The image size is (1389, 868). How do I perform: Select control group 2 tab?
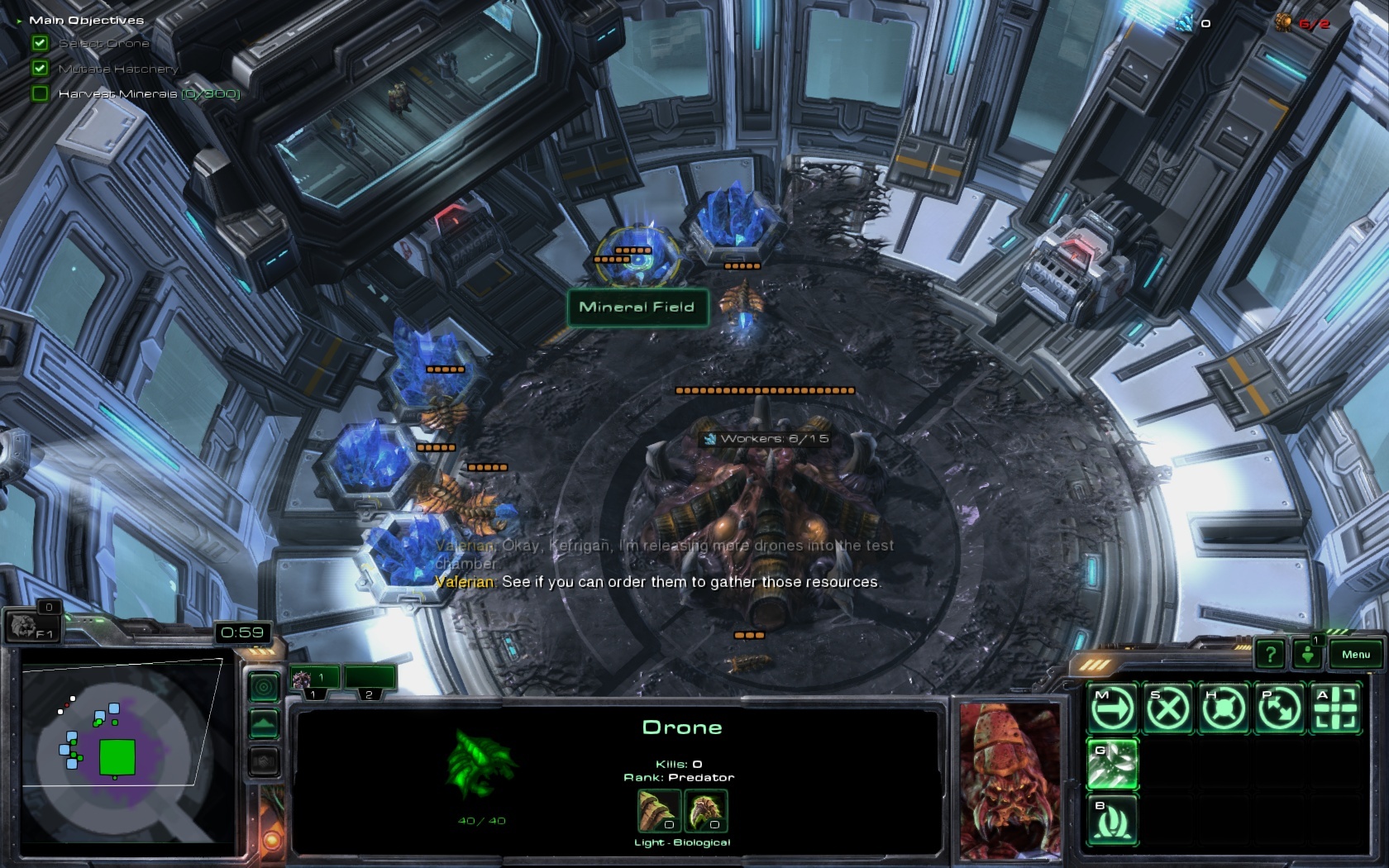pyautogui.click(x=370, y=679)
